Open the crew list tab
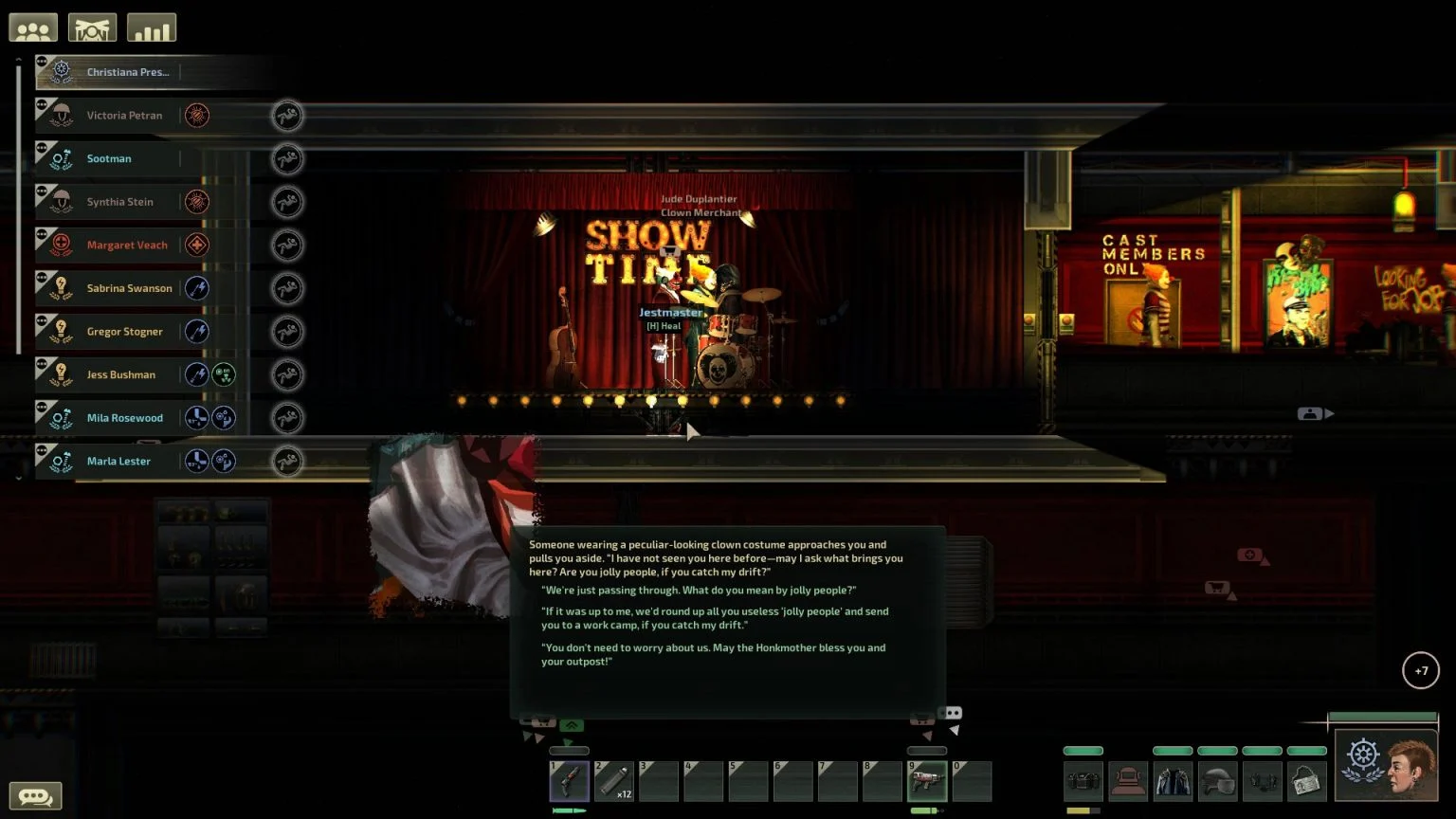The width and height of the screenshot is (1456, 819). pyautogui.click(x=33, y=28)
